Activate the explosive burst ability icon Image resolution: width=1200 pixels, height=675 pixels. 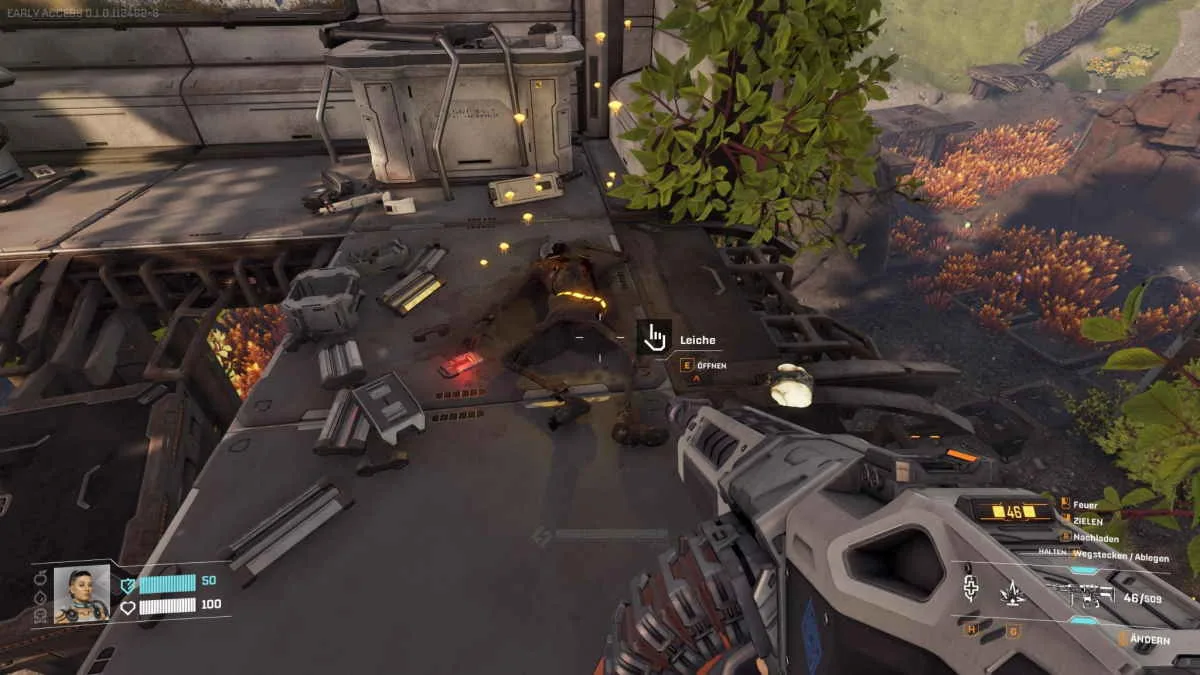point(1011,592)
